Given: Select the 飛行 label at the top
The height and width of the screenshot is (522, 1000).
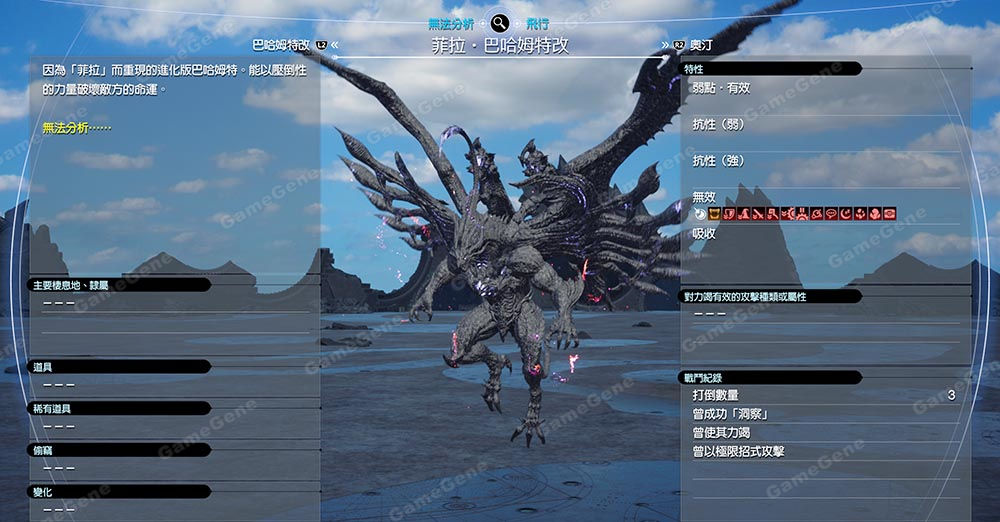Looking at the screenshot, I should pyautogui.click(x=538, y=22).
